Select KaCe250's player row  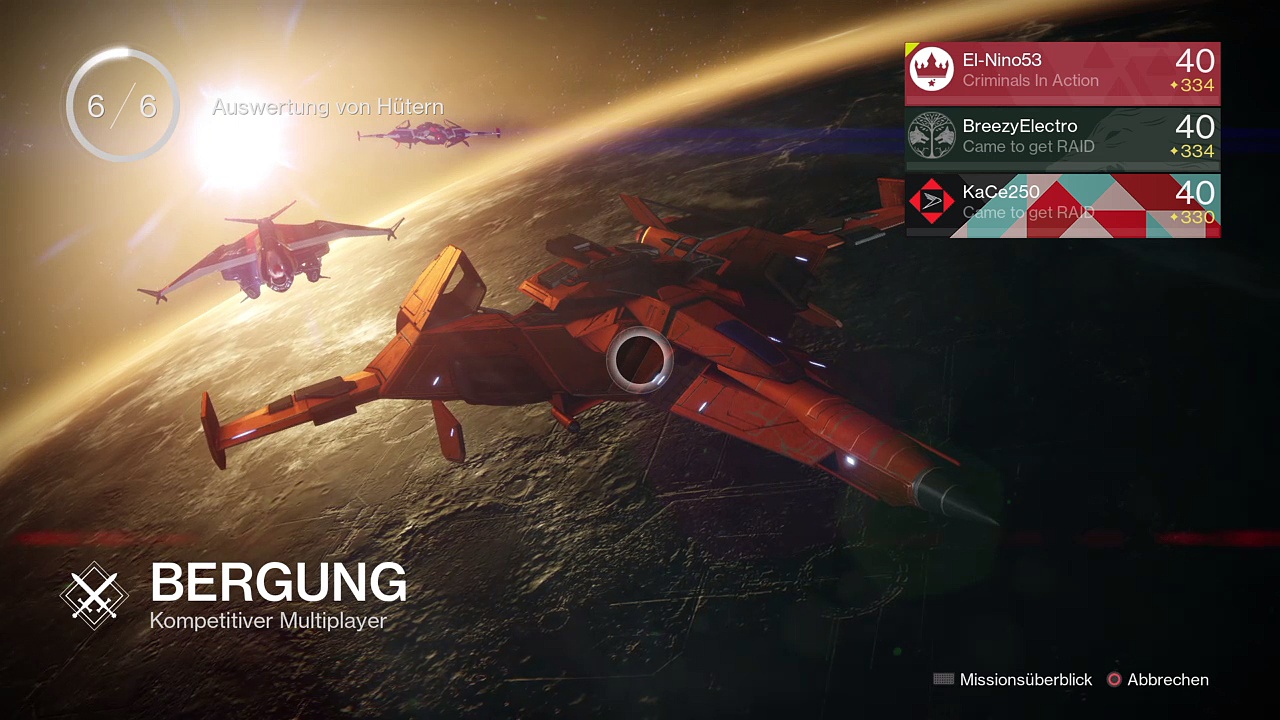point(1062,205)
